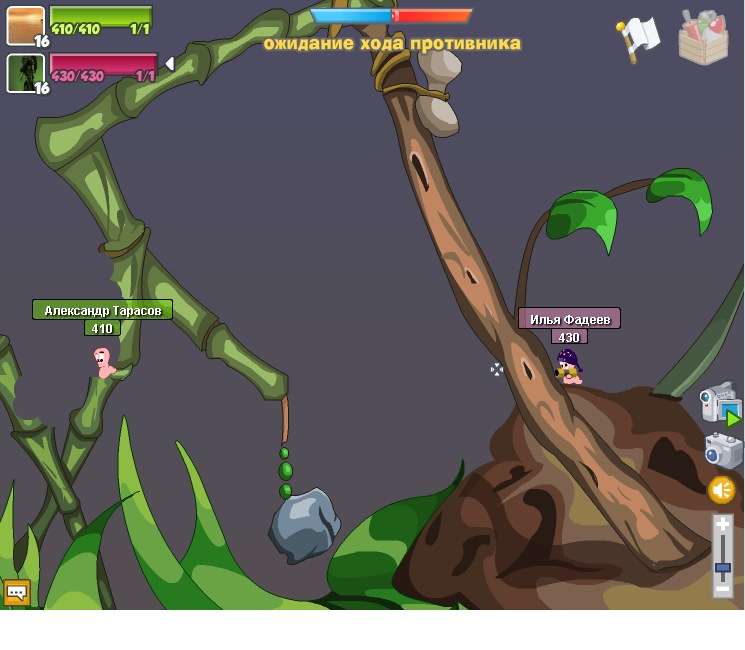Select the pink team's dark green avatar portrait
Screen dimensions: 745x650
[x=25, y=73]
